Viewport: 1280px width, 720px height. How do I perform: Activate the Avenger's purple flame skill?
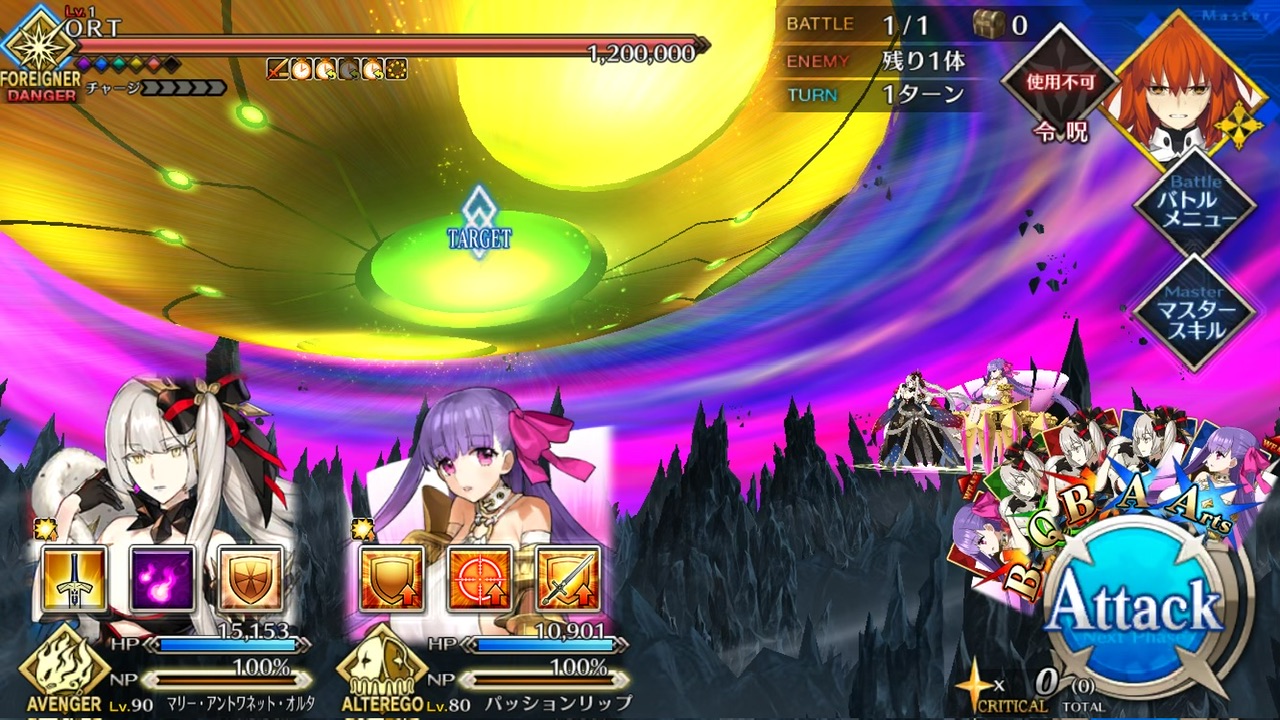pyautogui.click(x=162, y=579)
